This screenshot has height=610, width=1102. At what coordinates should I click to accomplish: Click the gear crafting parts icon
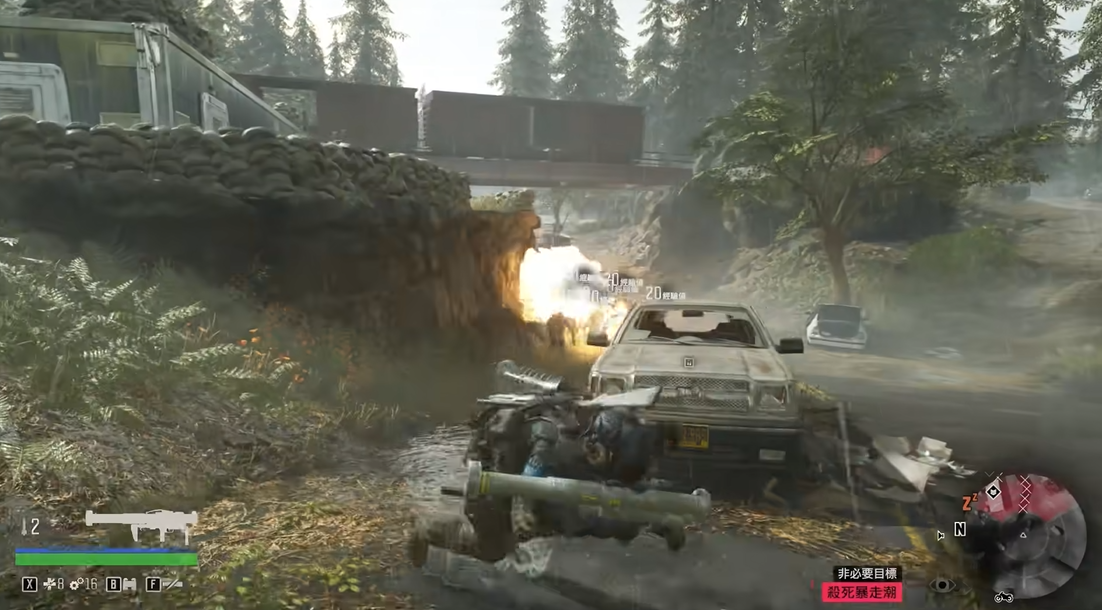point(76,584)
